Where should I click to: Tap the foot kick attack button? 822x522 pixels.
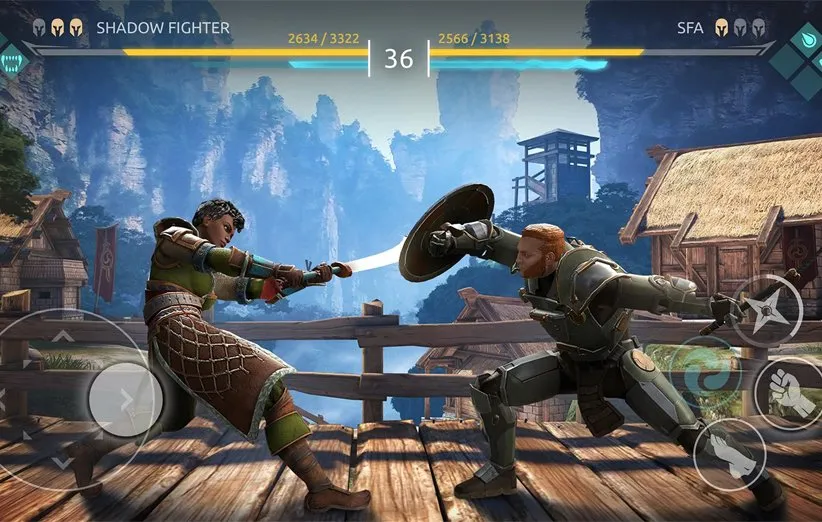pyautogui.click(x=729, y=454)
